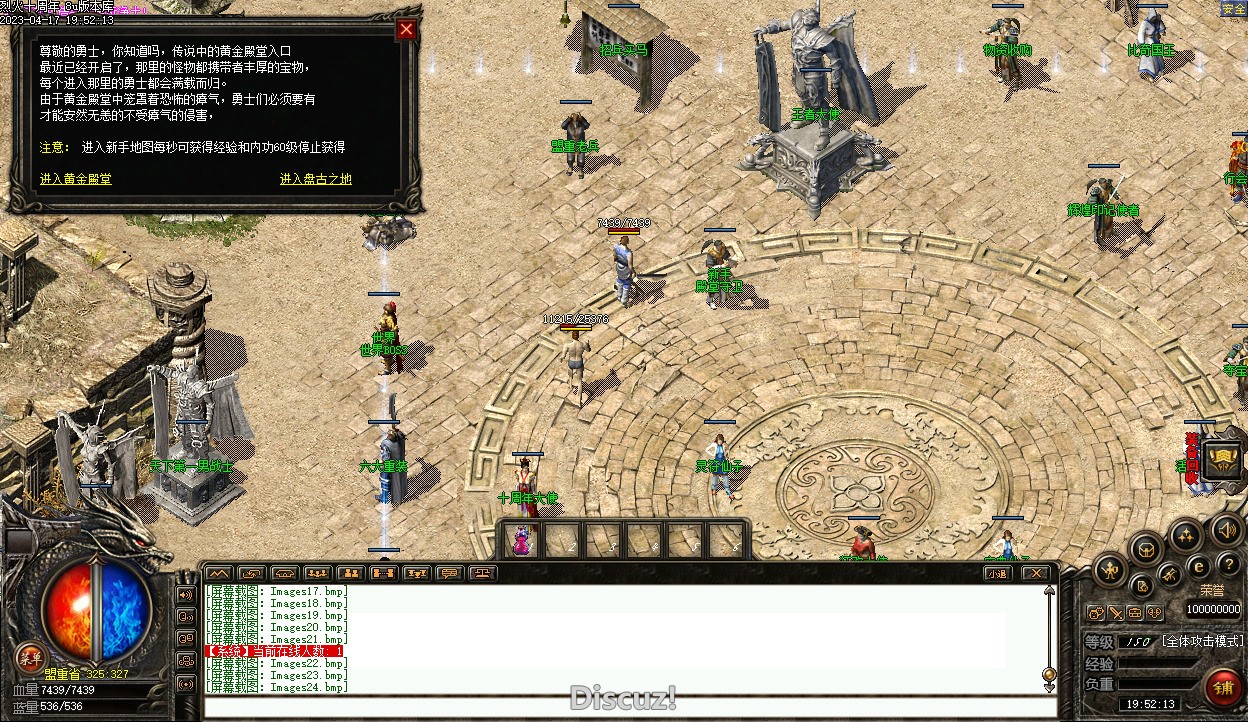Open the question mark help button
The height and width of the screenshot is (722, 1248).
[1229, 565]
